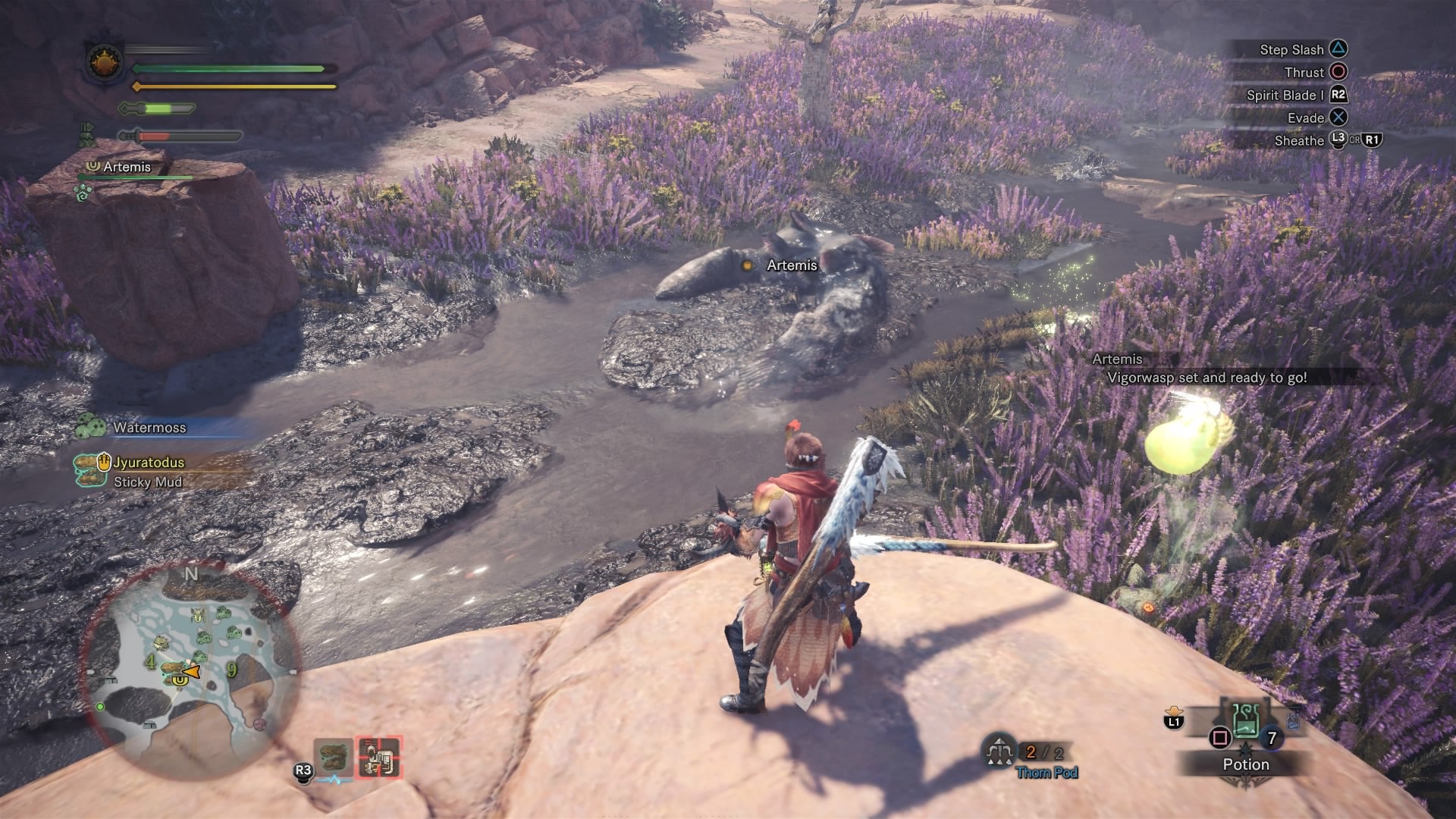Click the red-crosshair target monster icon
This screenshot has height=819, width=1456.
click(x=379, y=758)
